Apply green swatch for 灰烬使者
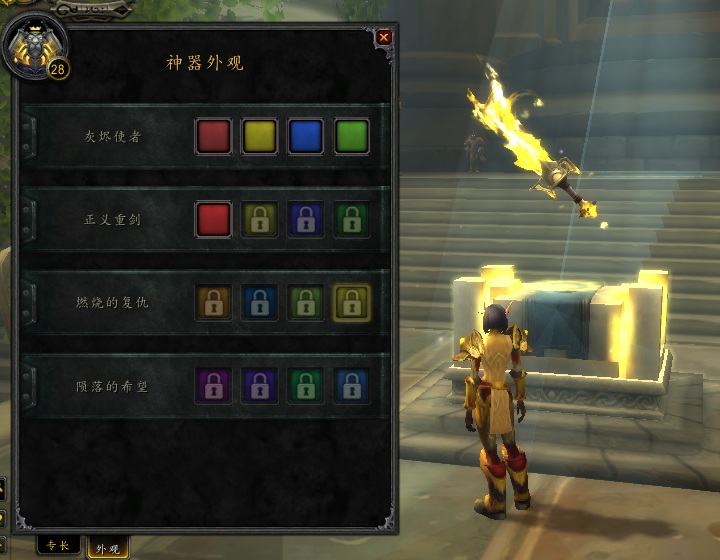This screenshot has height=560, width=720. 352,136
